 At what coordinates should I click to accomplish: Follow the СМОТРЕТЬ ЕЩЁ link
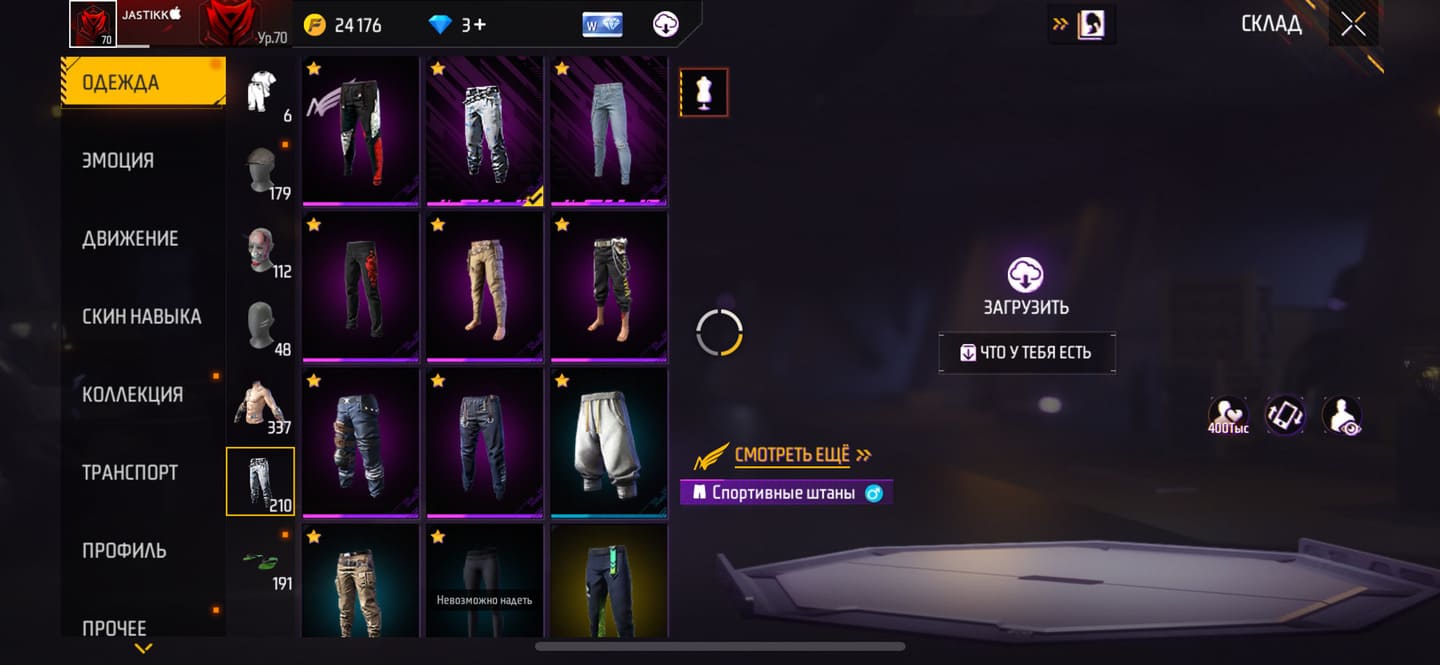(x=793, y=456)
